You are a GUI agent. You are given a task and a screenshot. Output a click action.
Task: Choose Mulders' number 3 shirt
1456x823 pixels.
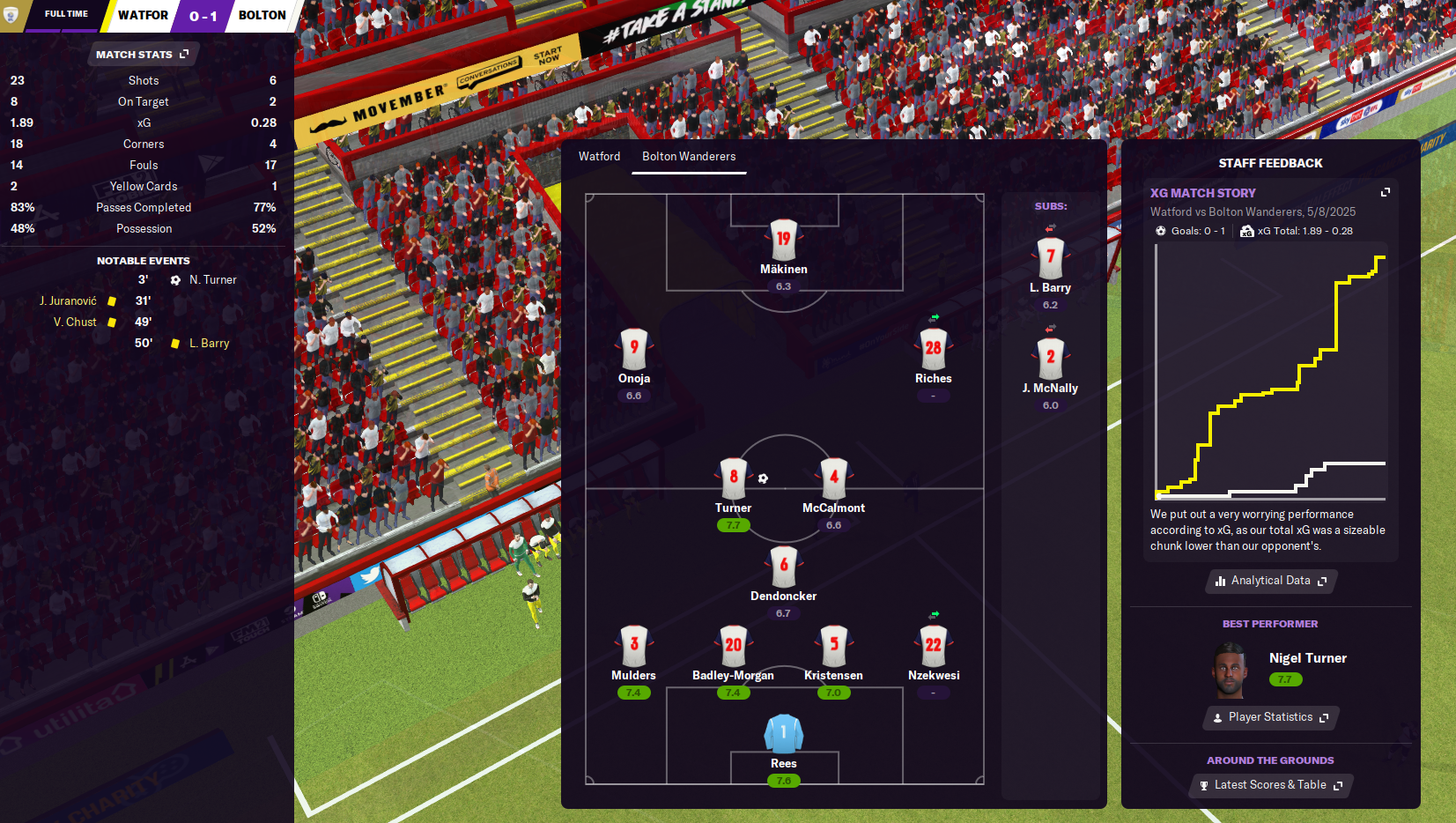point(634,646)
